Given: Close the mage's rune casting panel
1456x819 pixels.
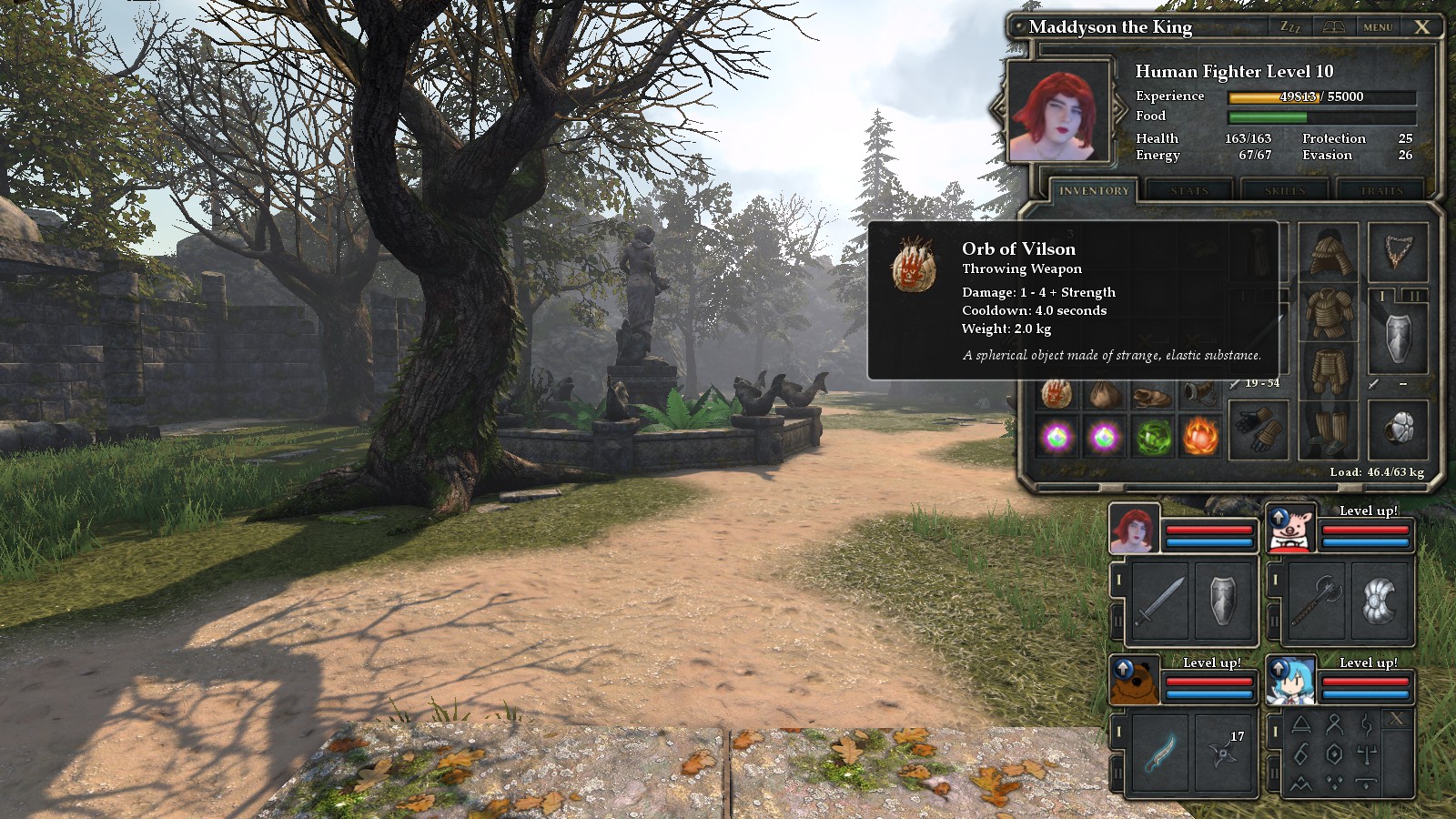Looking at the screenshot, I should tap(1397, 720).
